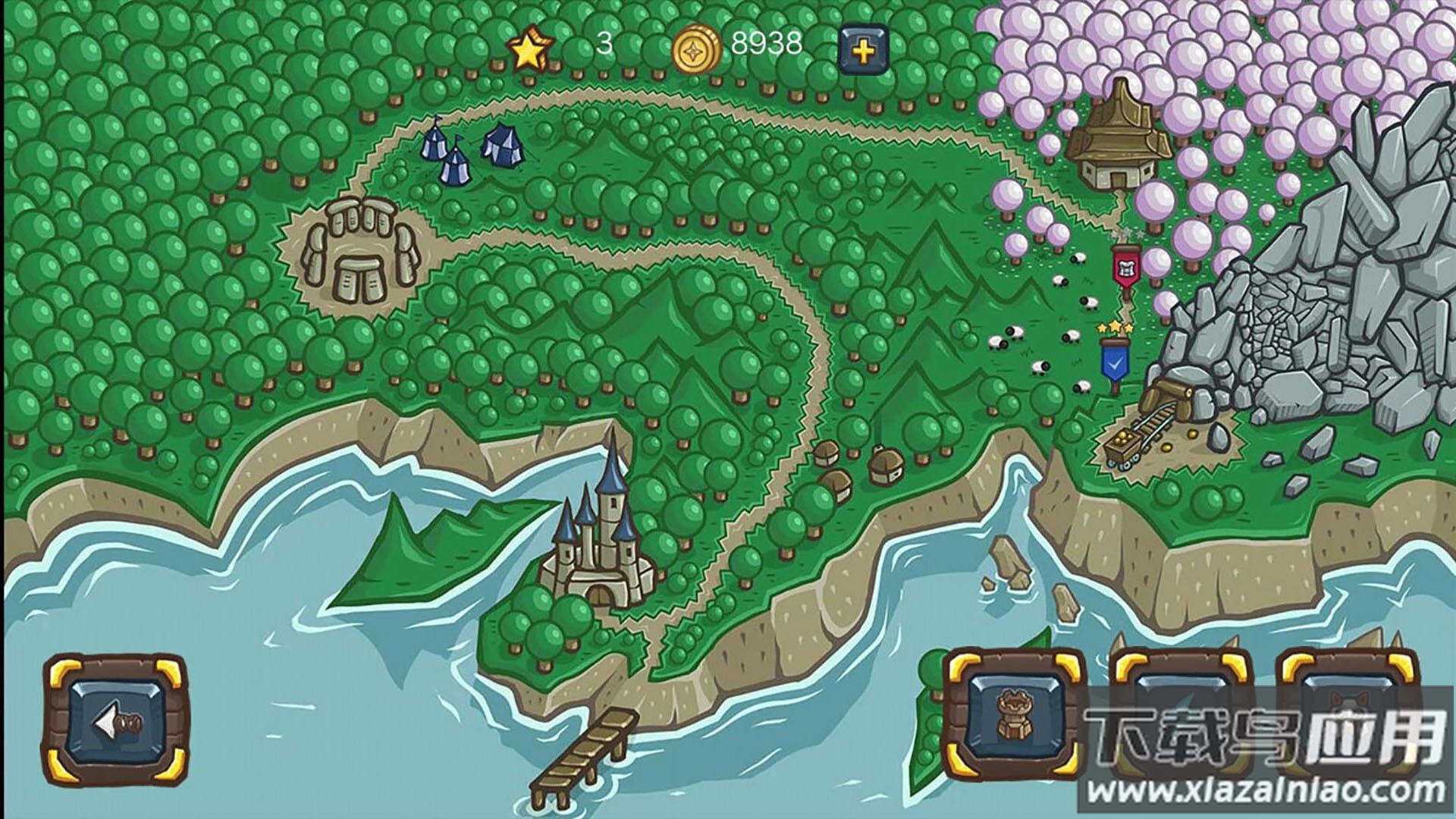Viewport: 1456px width, 819px height.
Task: Replay the completed blue checkmark level flag
Action: pyautogui.click(x=1114, y=362)
